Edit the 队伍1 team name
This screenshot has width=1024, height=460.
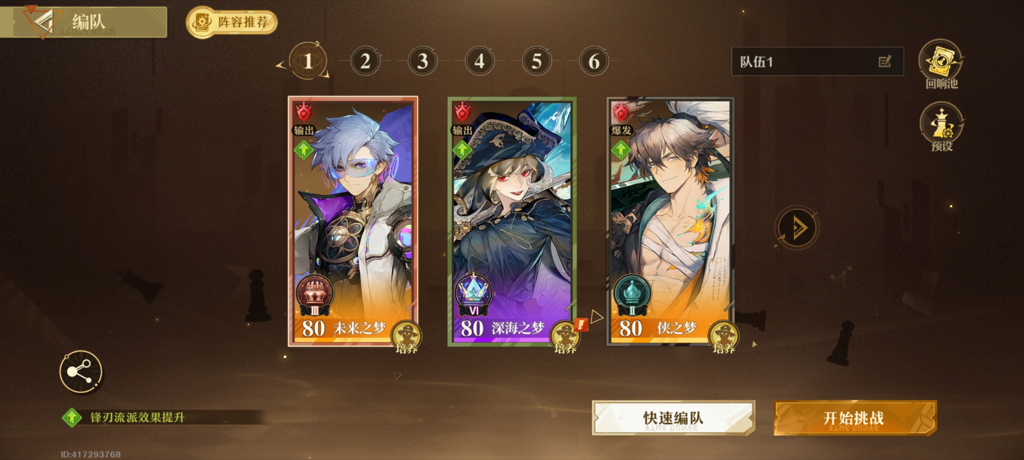[x=884, y=62]
